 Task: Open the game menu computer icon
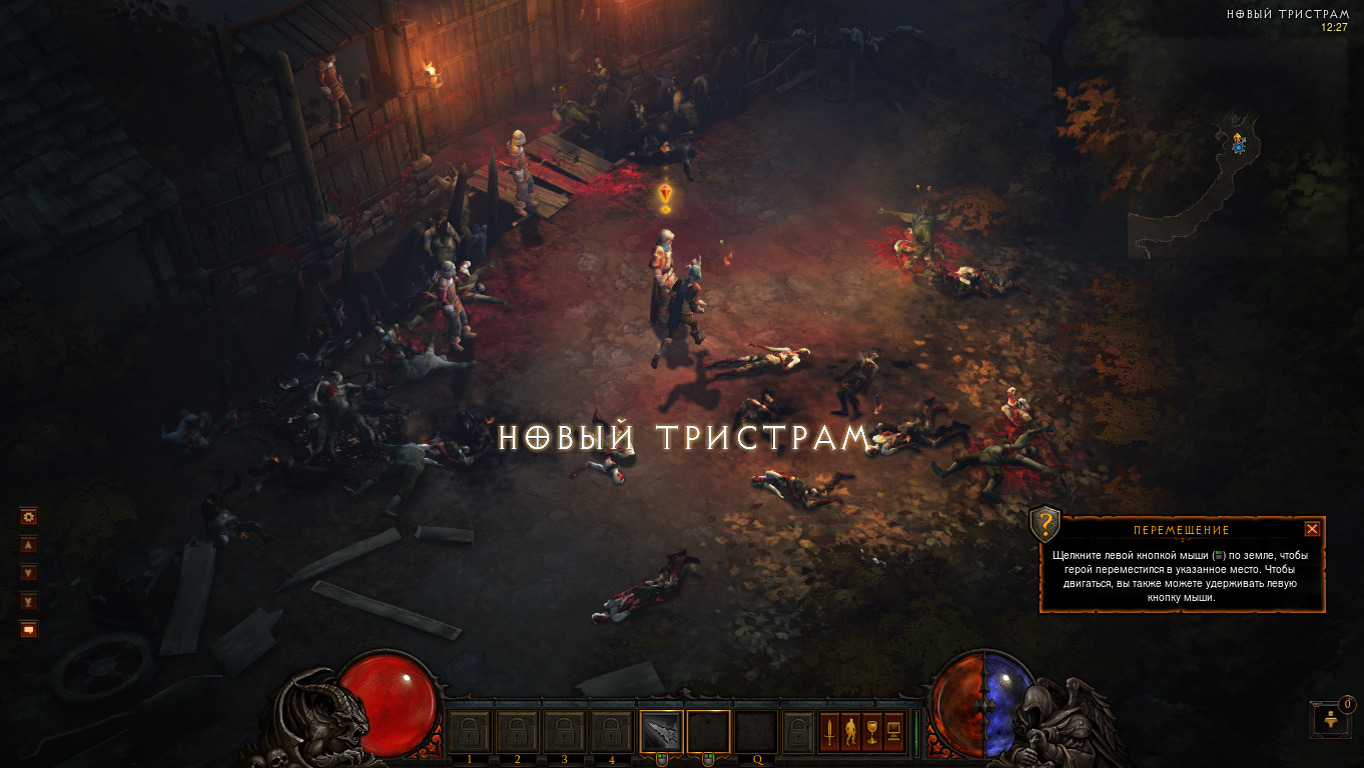pyautogui.click(x=895, y=732)
